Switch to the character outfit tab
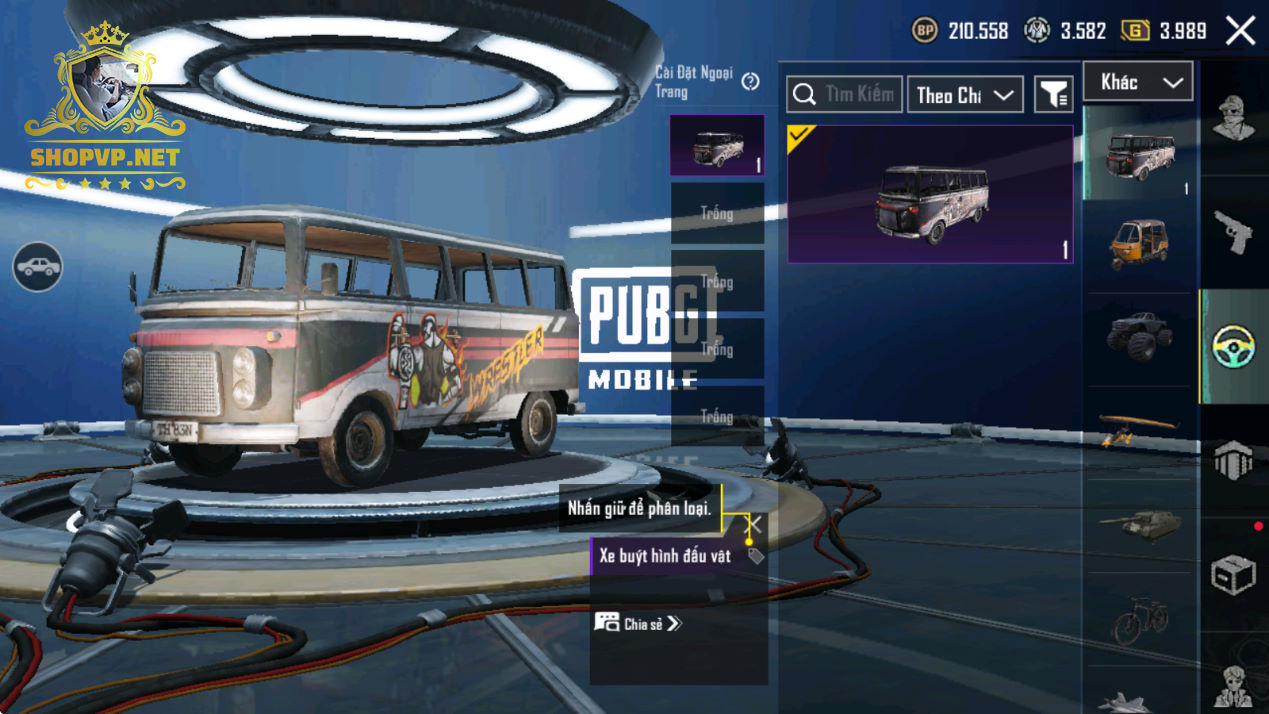Viewport: 1269px width, 714px height. [1233, 118]
